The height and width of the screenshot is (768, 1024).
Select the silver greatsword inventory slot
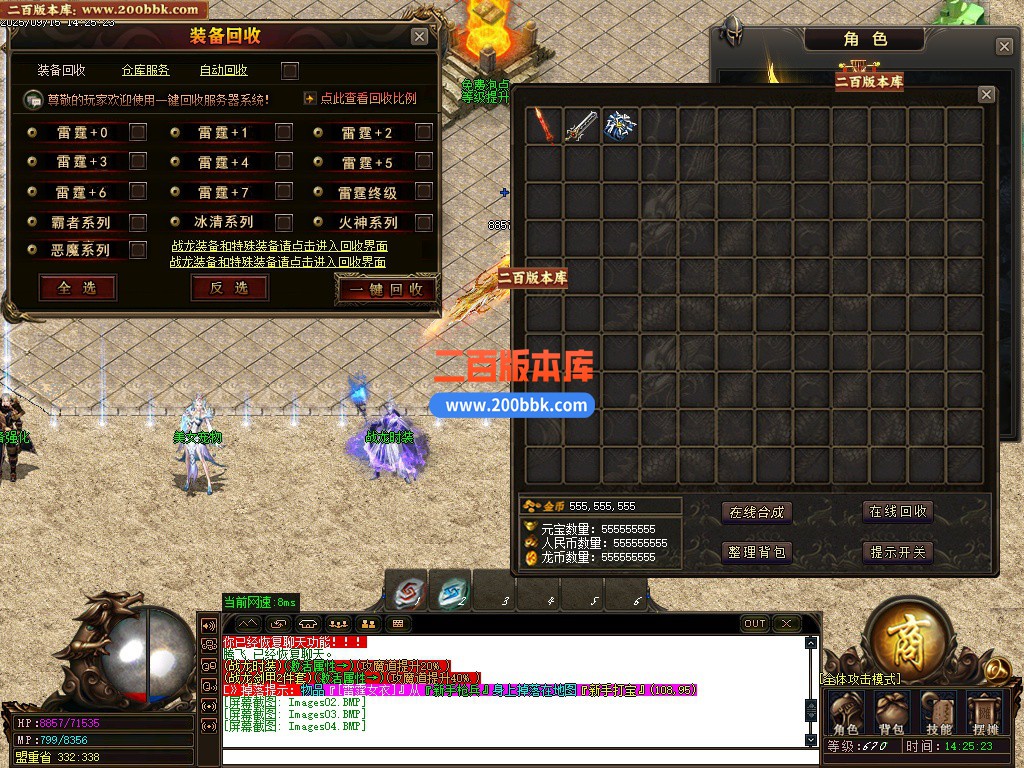pyautogui.click(x=581, y=126)
